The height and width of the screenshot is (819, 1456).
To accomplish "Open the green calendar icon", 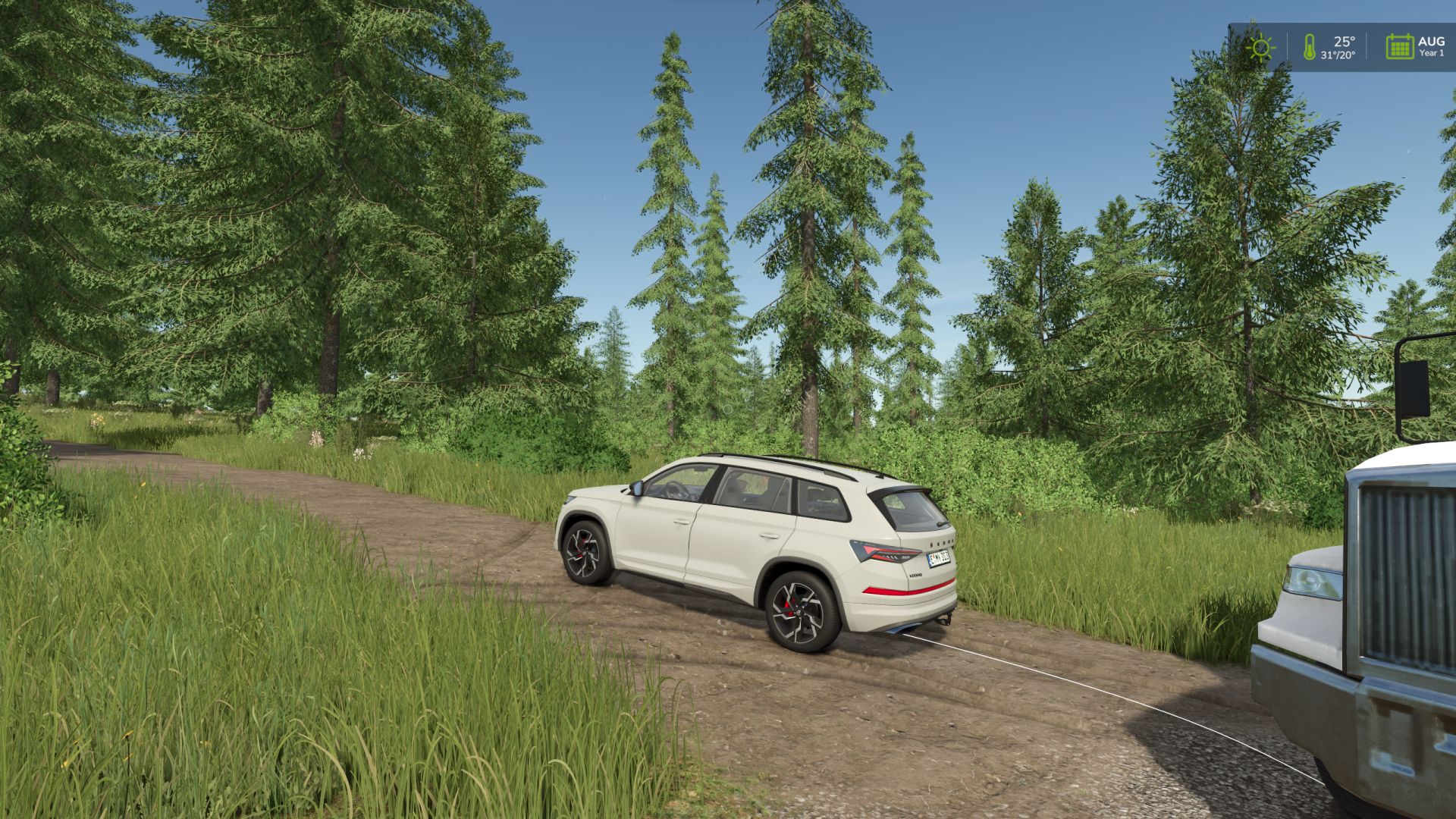I will (1399, 47).
